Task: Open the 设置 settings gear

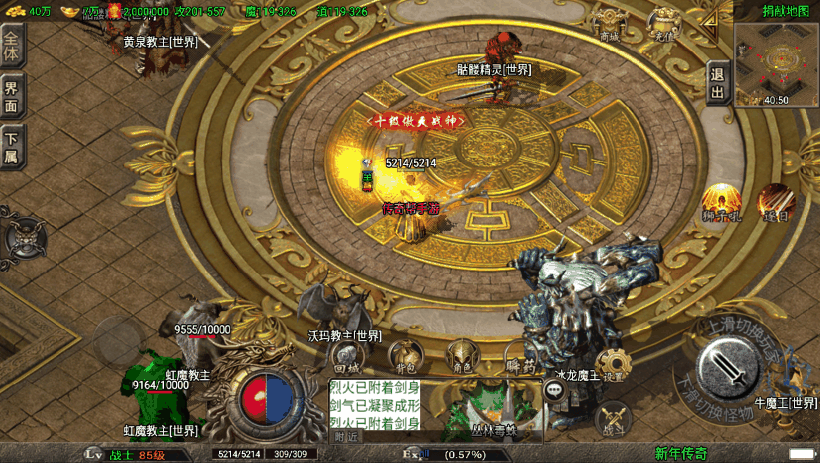Action: tap(612, 365)
